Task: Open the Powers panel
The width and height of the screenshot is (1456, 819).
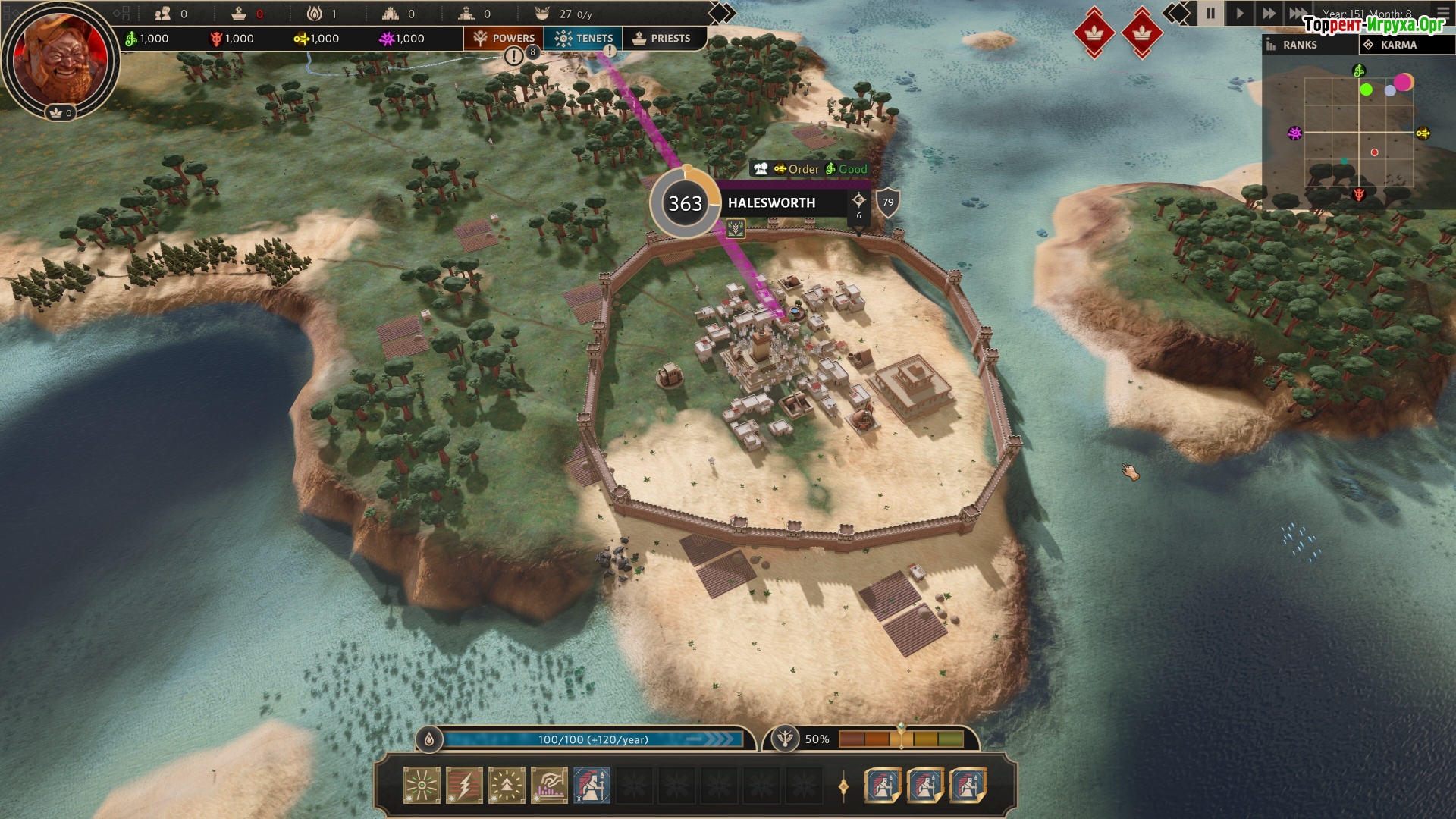Action: tap(504, 38)
